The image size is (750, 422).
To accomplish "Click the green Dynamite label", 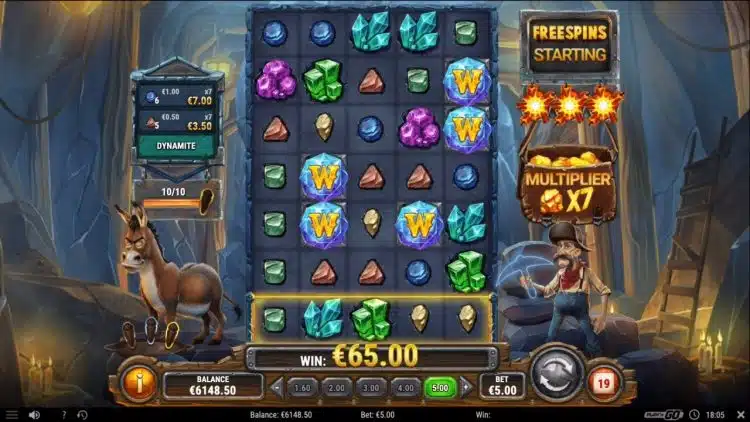I will click(174, 144).
